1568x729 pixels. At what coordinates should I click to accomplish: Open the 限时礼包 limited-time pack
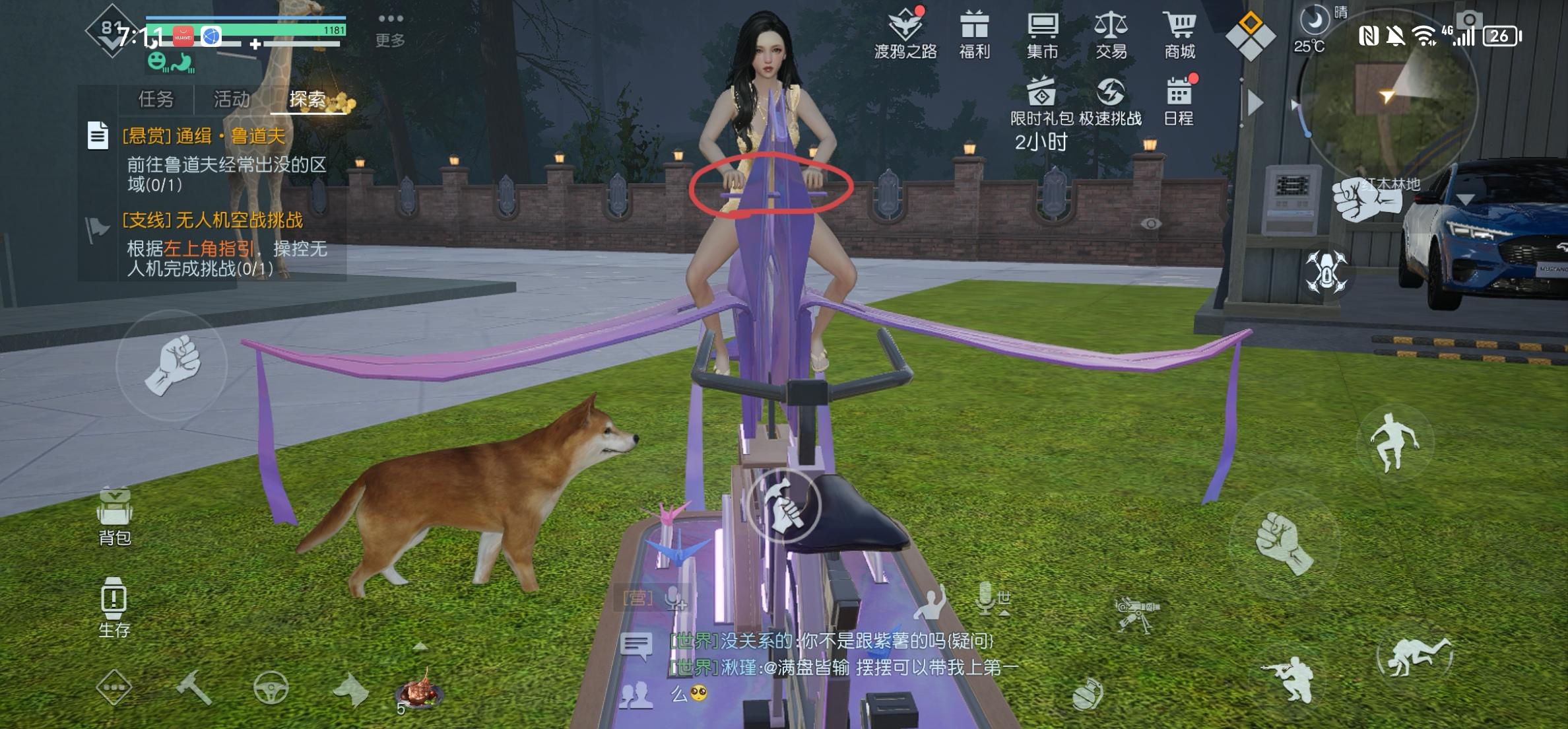(1041, 99)
